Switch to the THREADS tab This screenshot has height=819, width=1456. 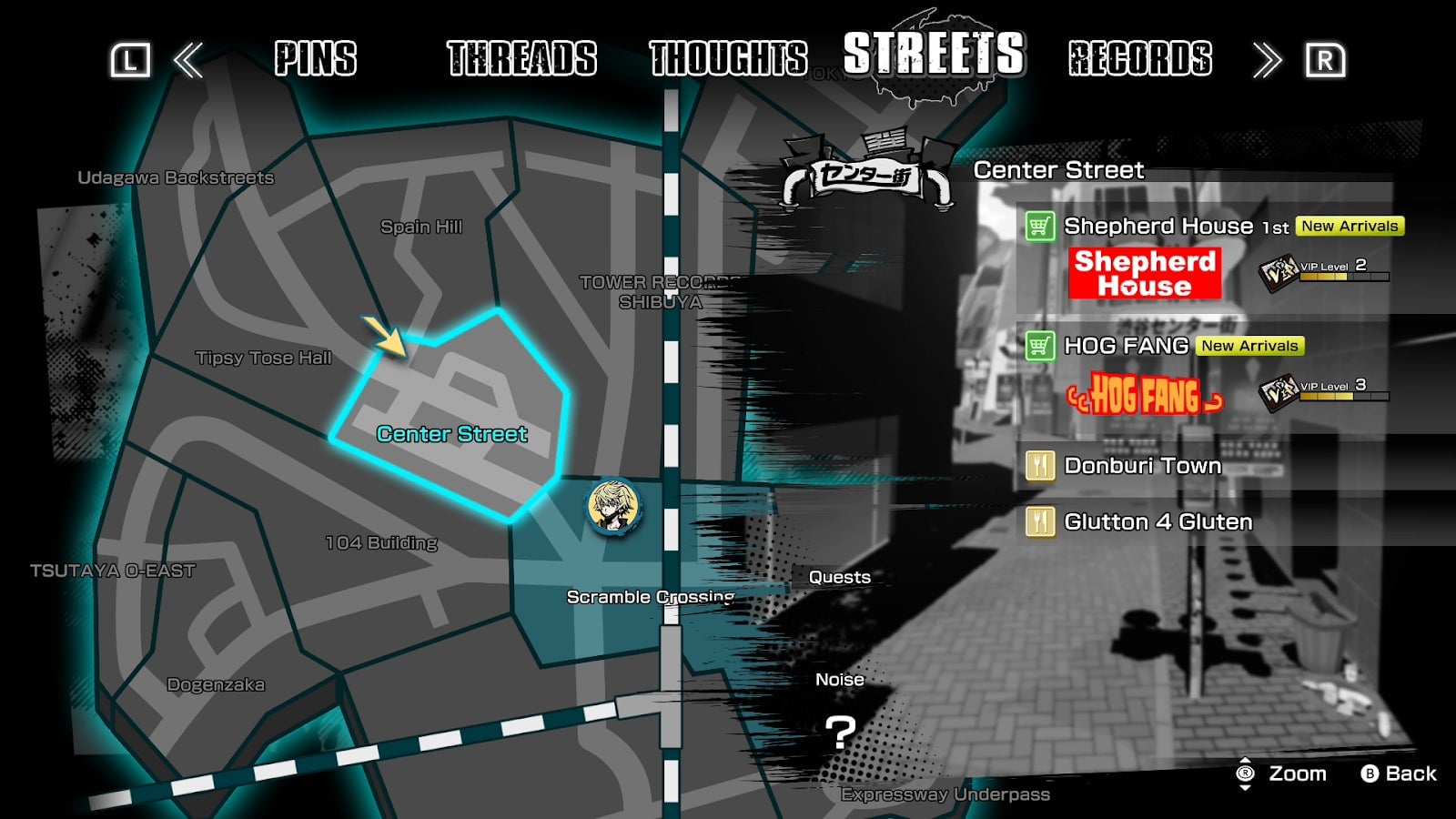click(520, 59)
